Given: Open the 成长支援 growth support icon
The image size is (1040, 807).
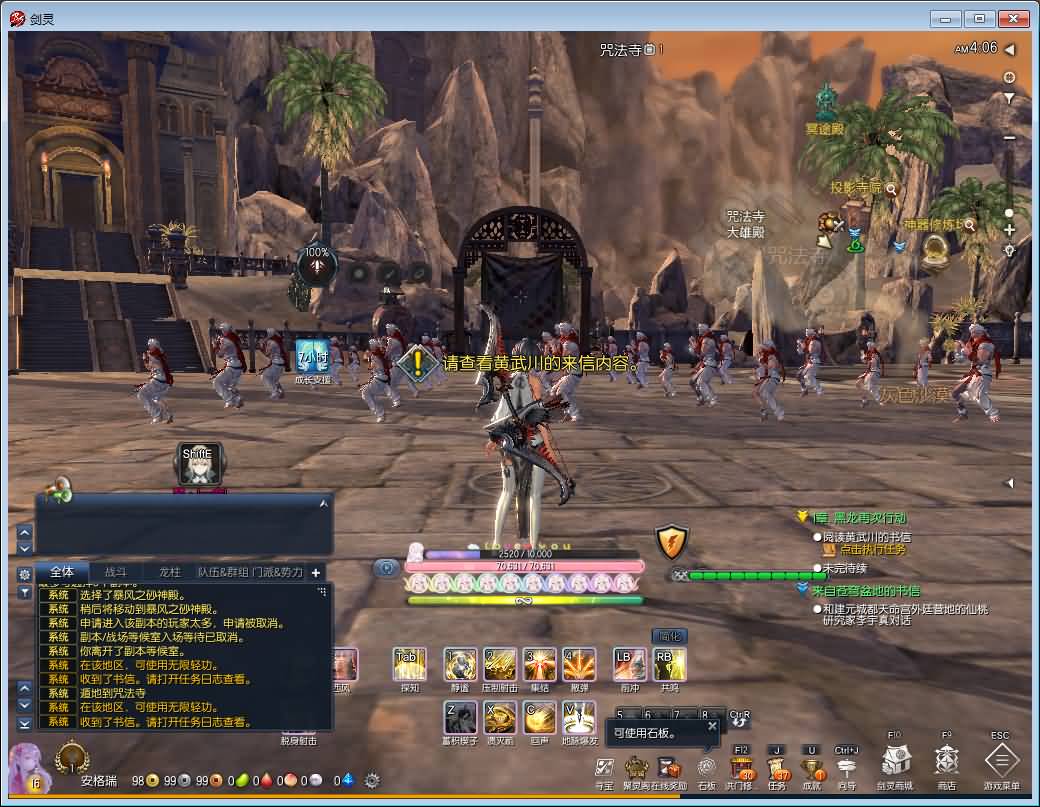Looking at the screenshot, I should [x=312, y=355].
